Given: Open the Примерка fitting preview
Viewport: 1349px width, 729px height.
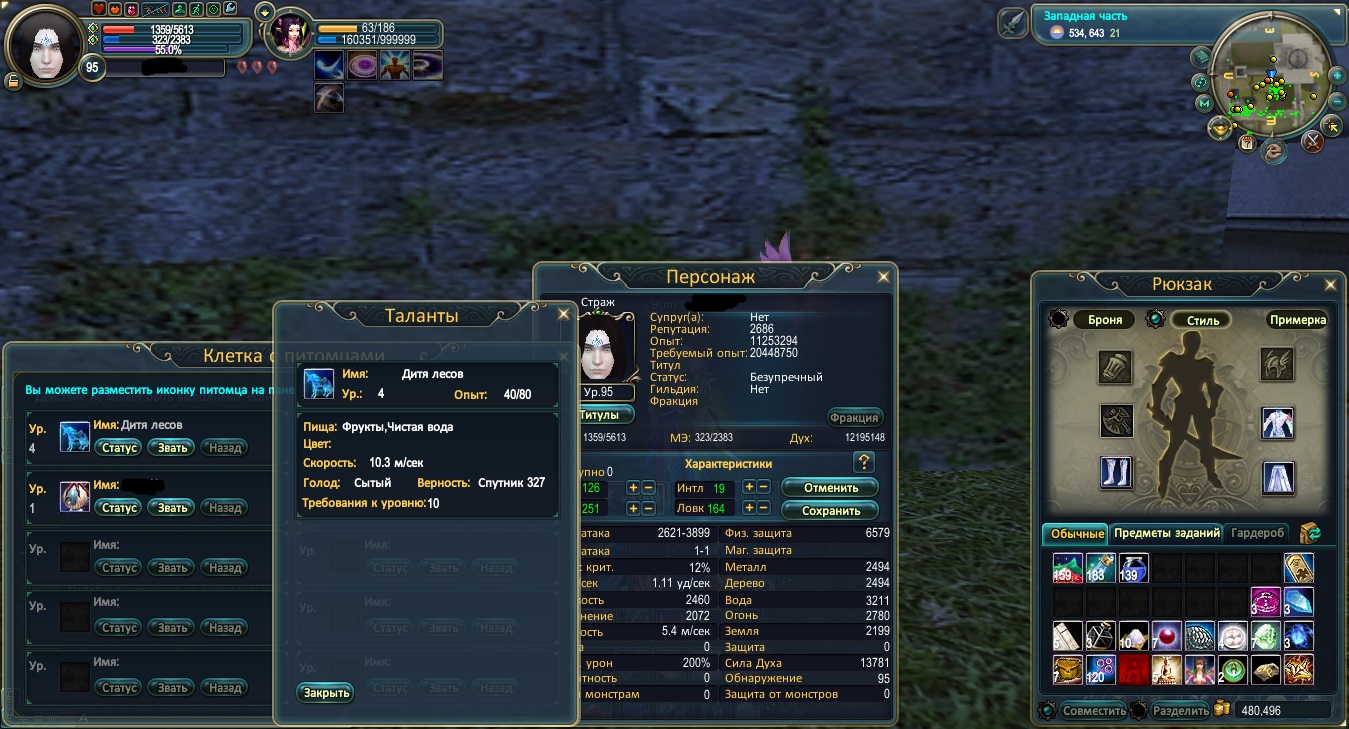Looking at the screenshot, I should tap(1298, 320).
